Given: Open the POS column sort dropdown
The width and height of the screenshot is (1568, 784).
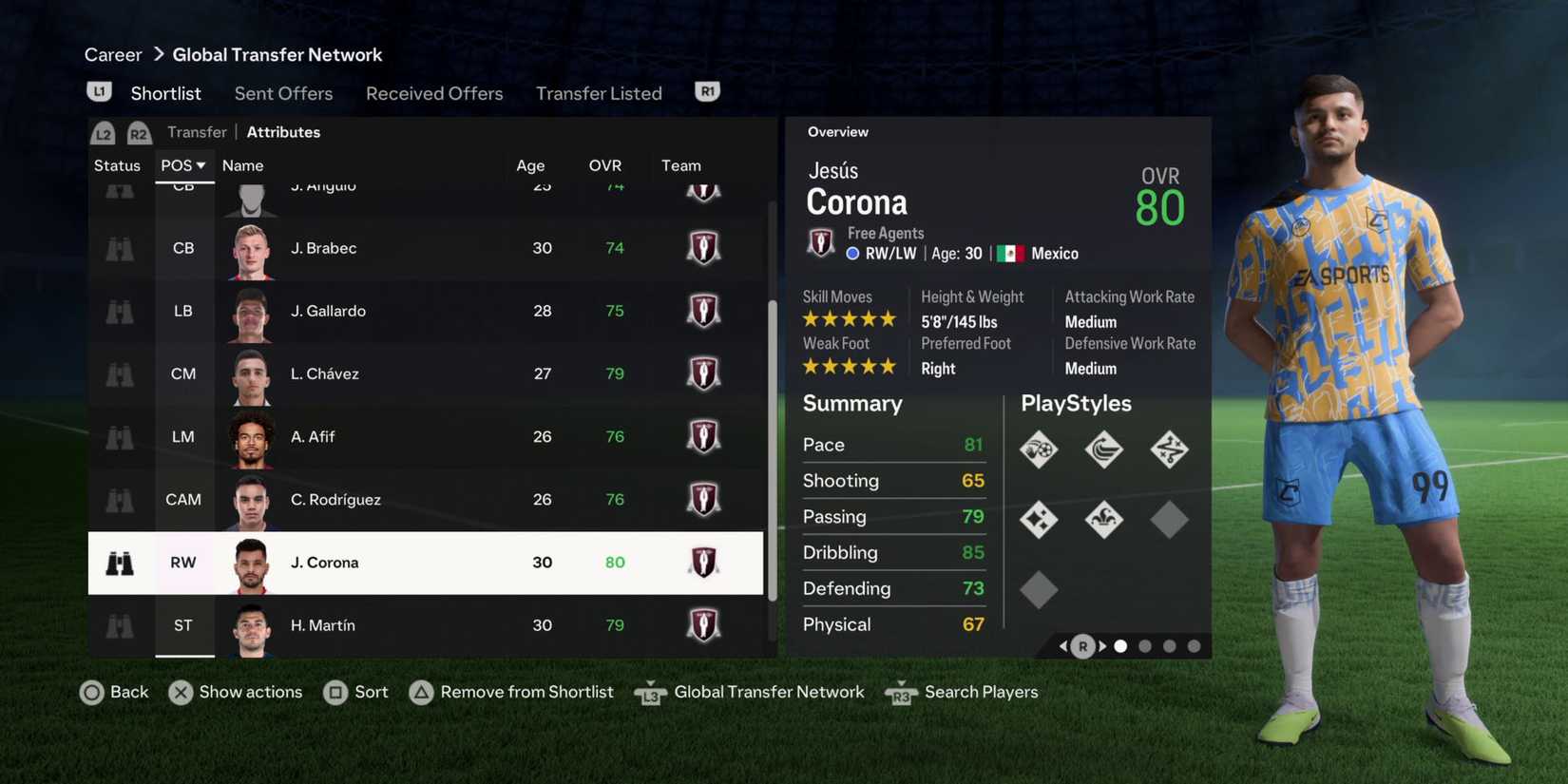Looking at the screenshot, I should coord(183,164).
